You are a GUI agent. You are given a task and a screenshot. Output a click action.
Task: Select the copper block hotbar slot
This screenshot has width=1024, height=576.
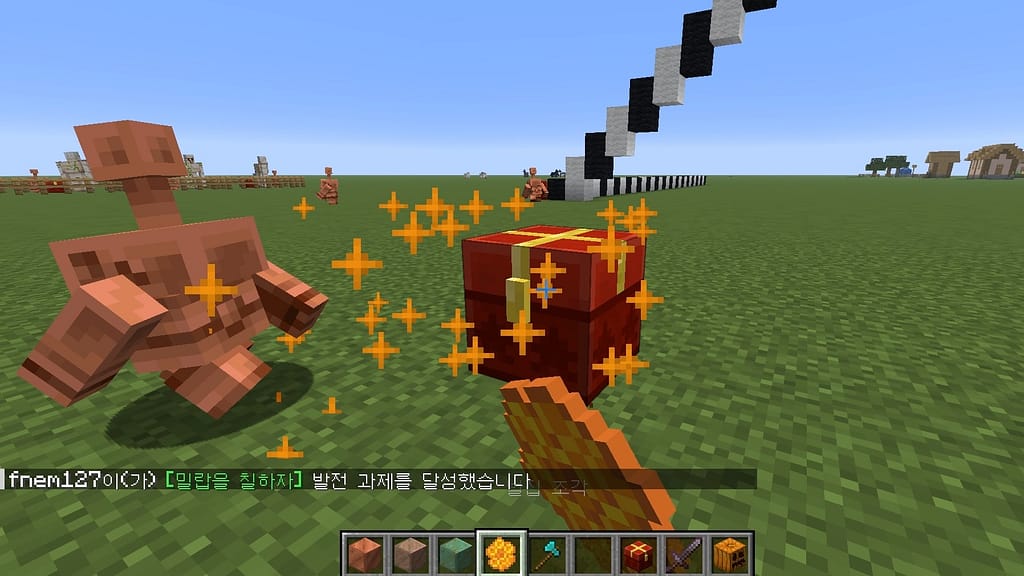tap(363, 552)
